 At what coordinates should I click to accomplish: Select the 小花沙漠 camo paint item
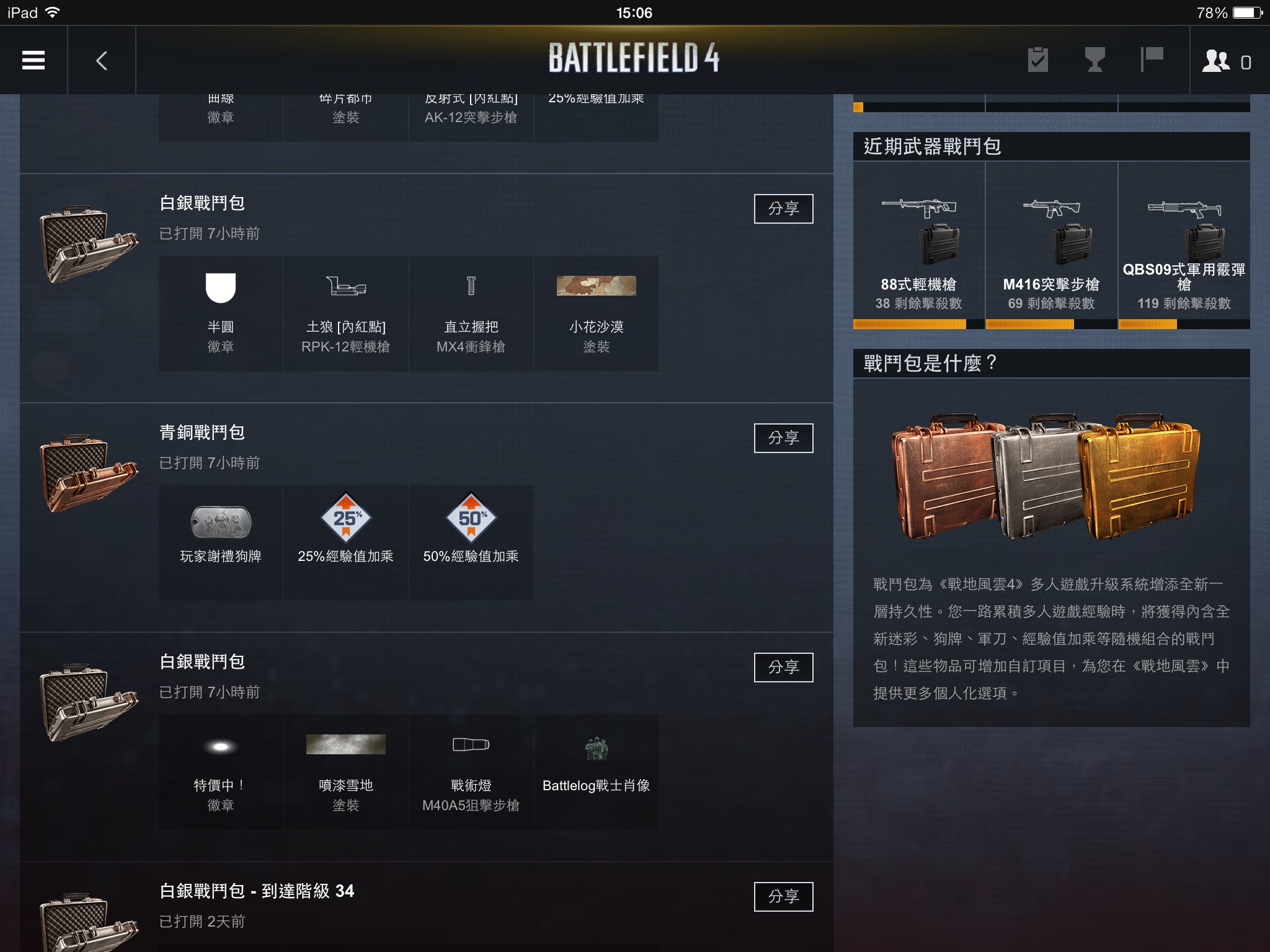[x=596, y=314]
